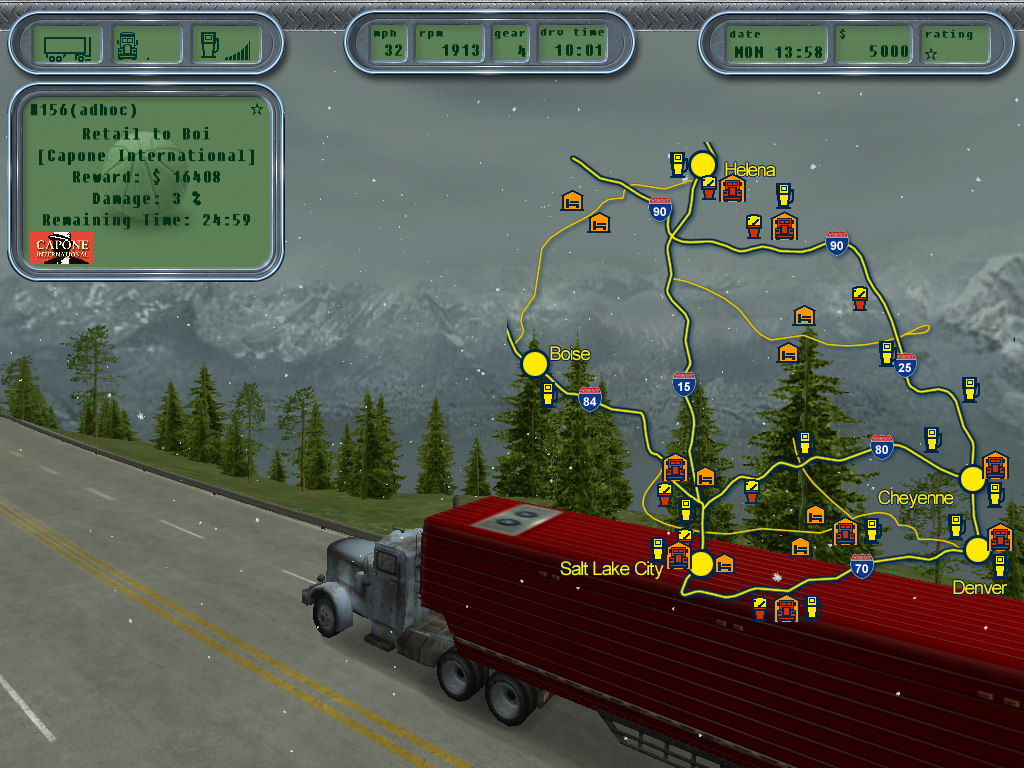The height and width of the screenshot is (768, 1024).
Task: Select the Interstate 70 shield on map
Action: 862,567
